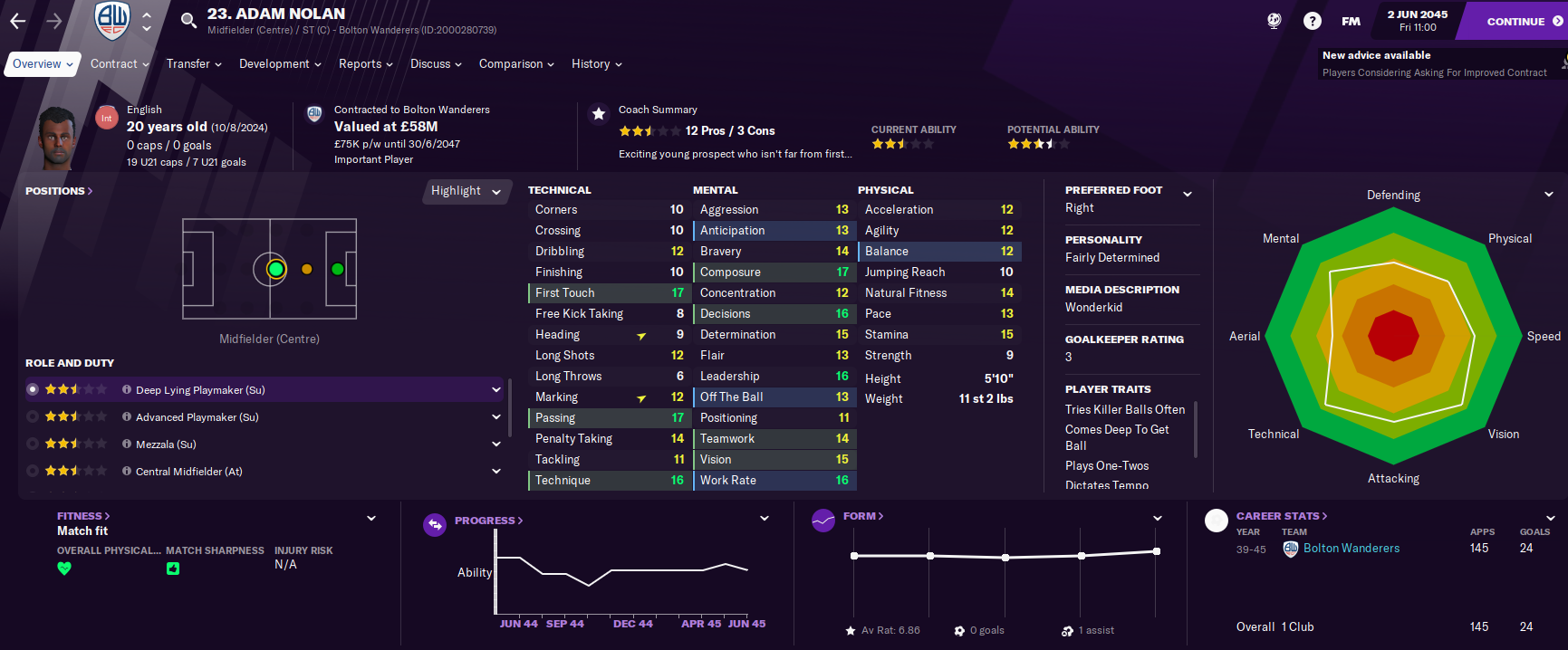Open the search magnifier icon
This screenshot has height=650, width=1568.
click(188, 21)
